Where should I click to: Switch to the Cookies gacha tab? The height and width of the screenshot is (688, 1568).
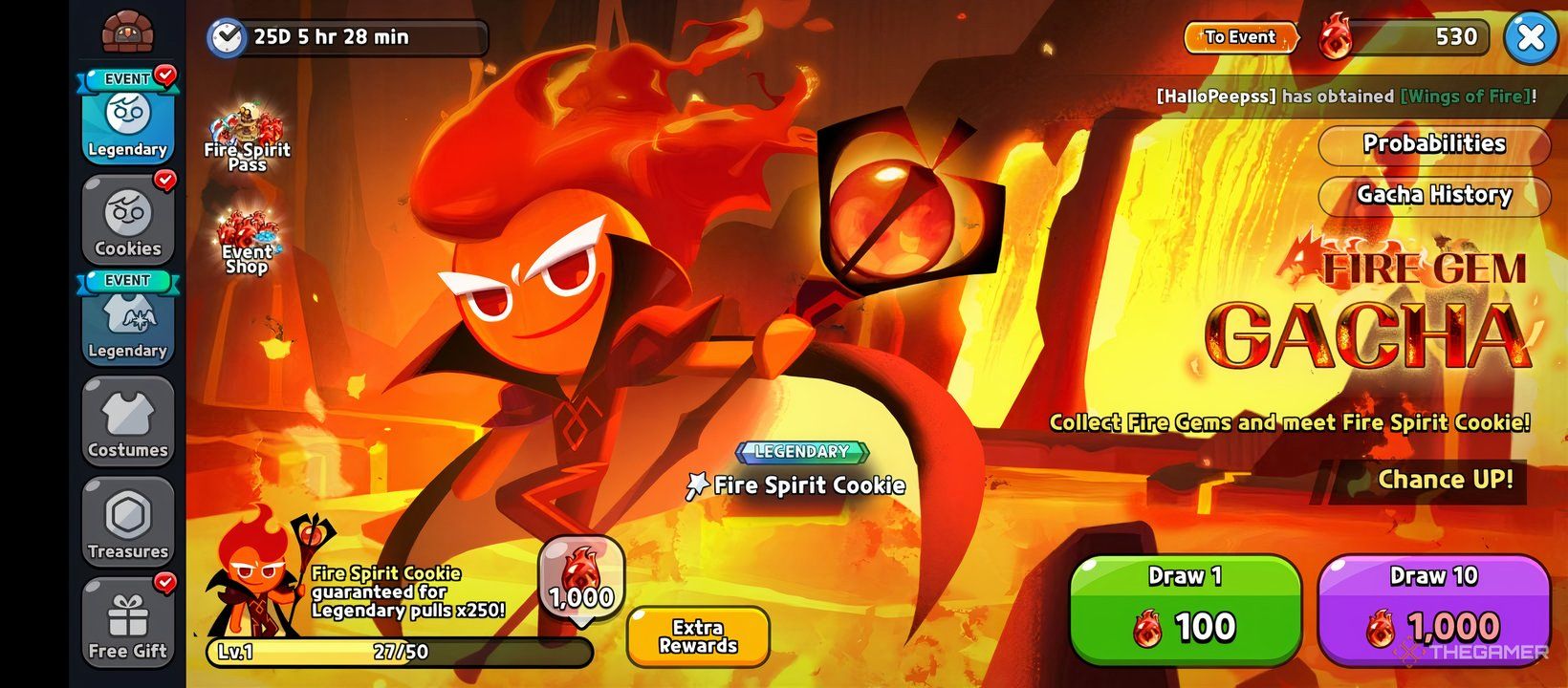coord(127,222)
